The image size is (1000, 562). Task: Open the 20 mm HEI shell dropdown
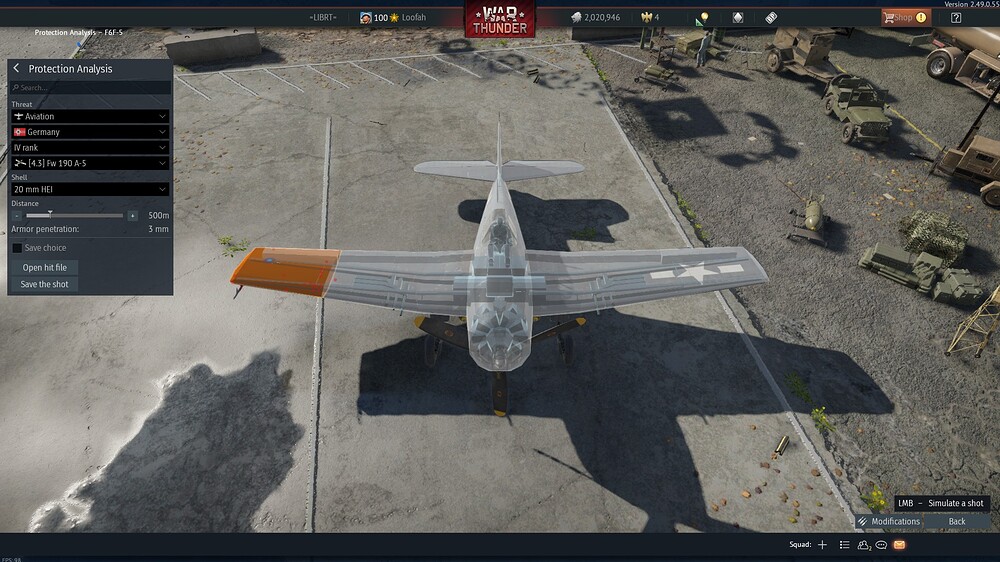pyautogui.click(x=90, y=189)
